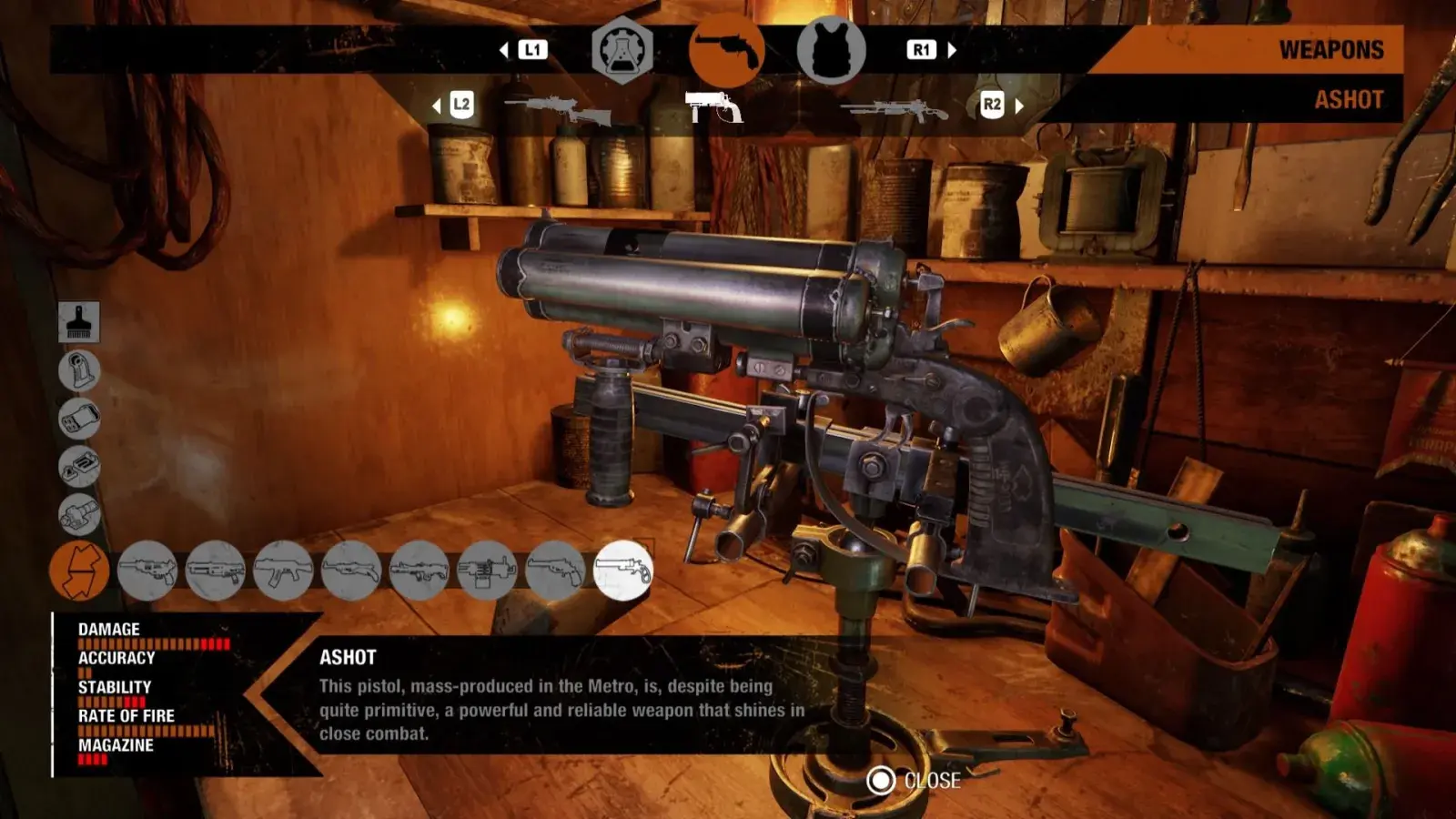This screenshot has width=1456, height=819.
Task: Click the orange swap weapon button
Action: [x=79, y=571]
